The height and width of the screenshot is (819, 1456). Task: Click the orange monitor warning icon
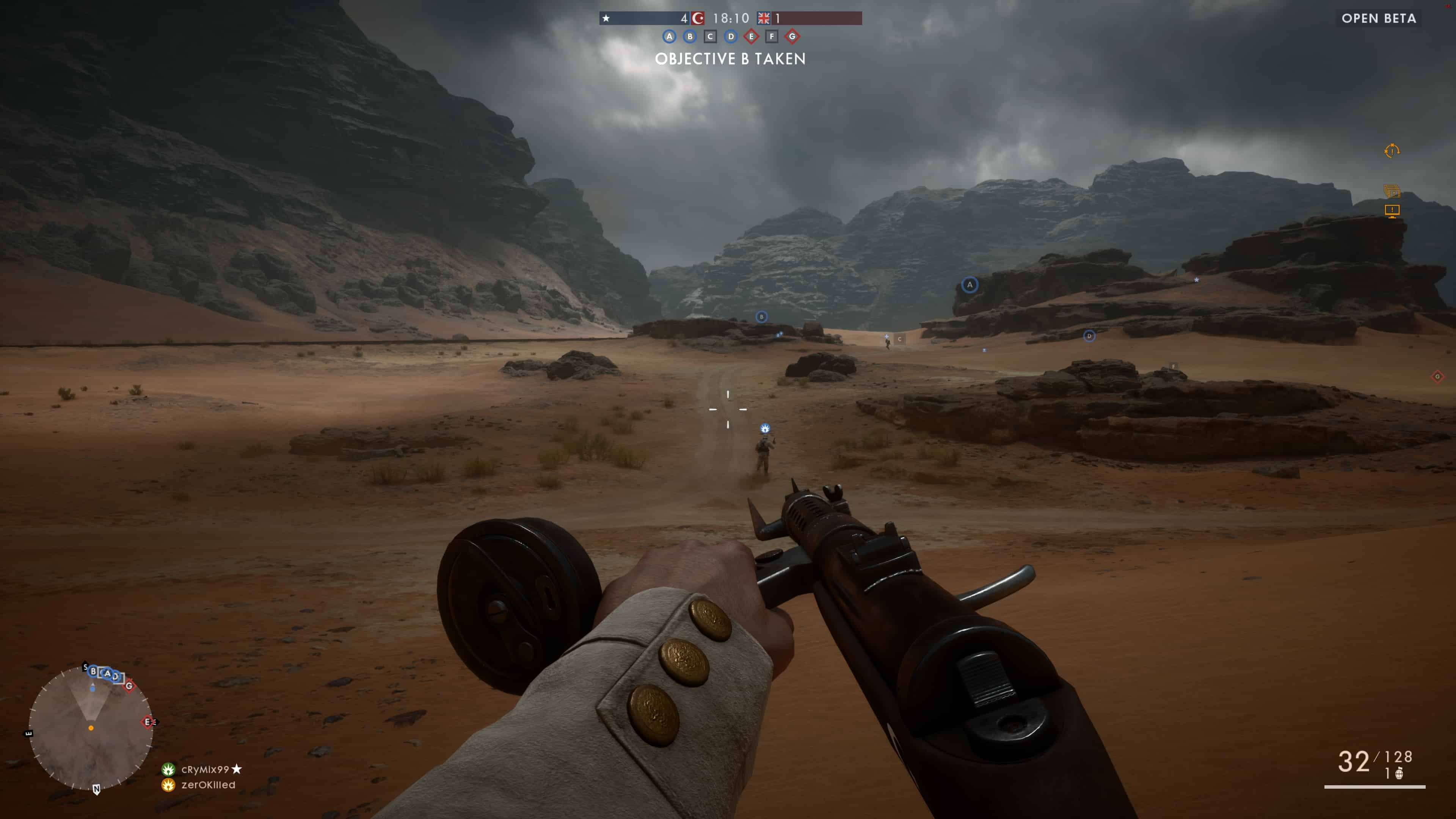[x=1392, y=211]
